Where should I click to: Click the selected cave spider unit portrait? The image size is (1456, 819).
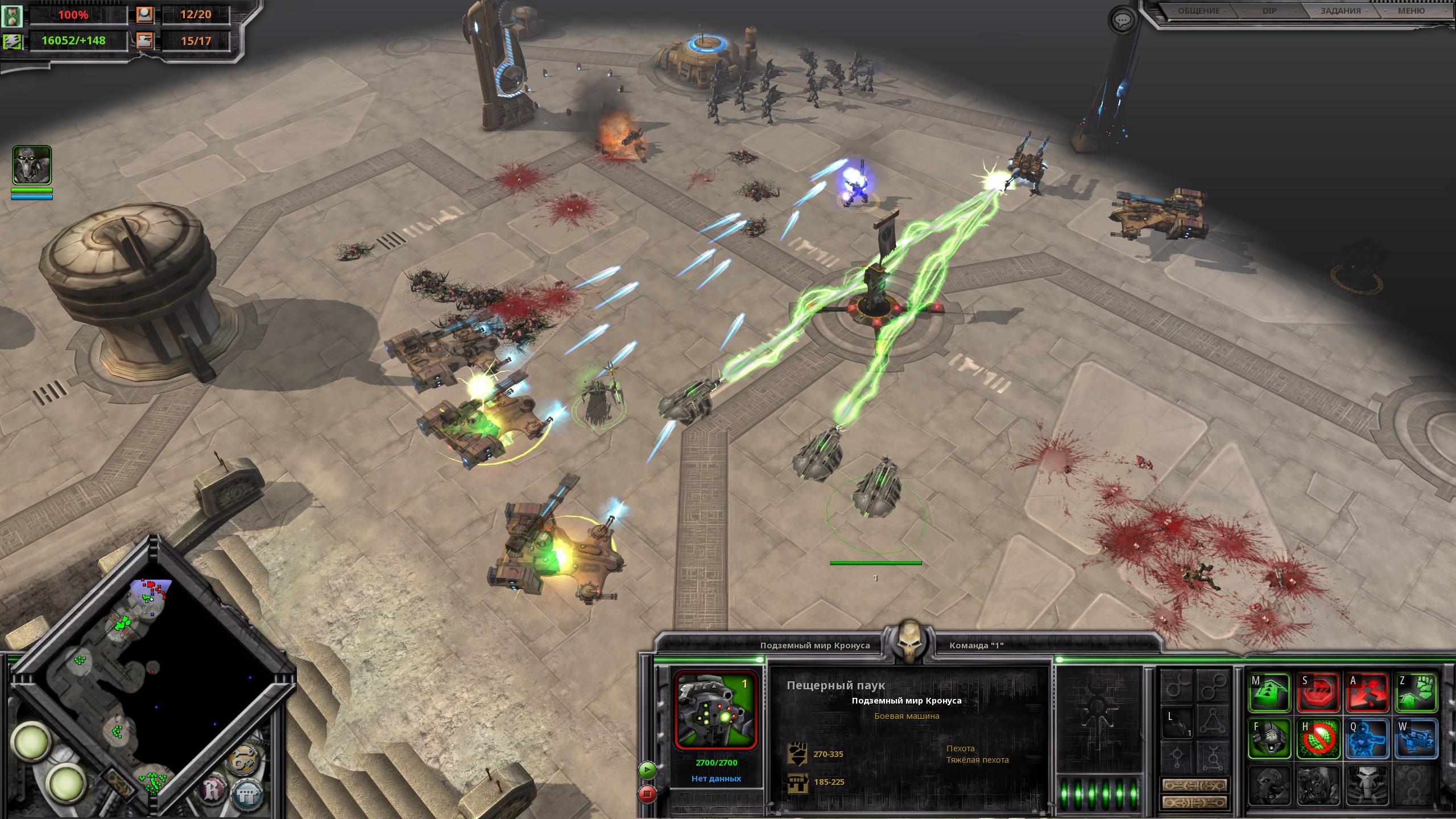pos(715,710)
